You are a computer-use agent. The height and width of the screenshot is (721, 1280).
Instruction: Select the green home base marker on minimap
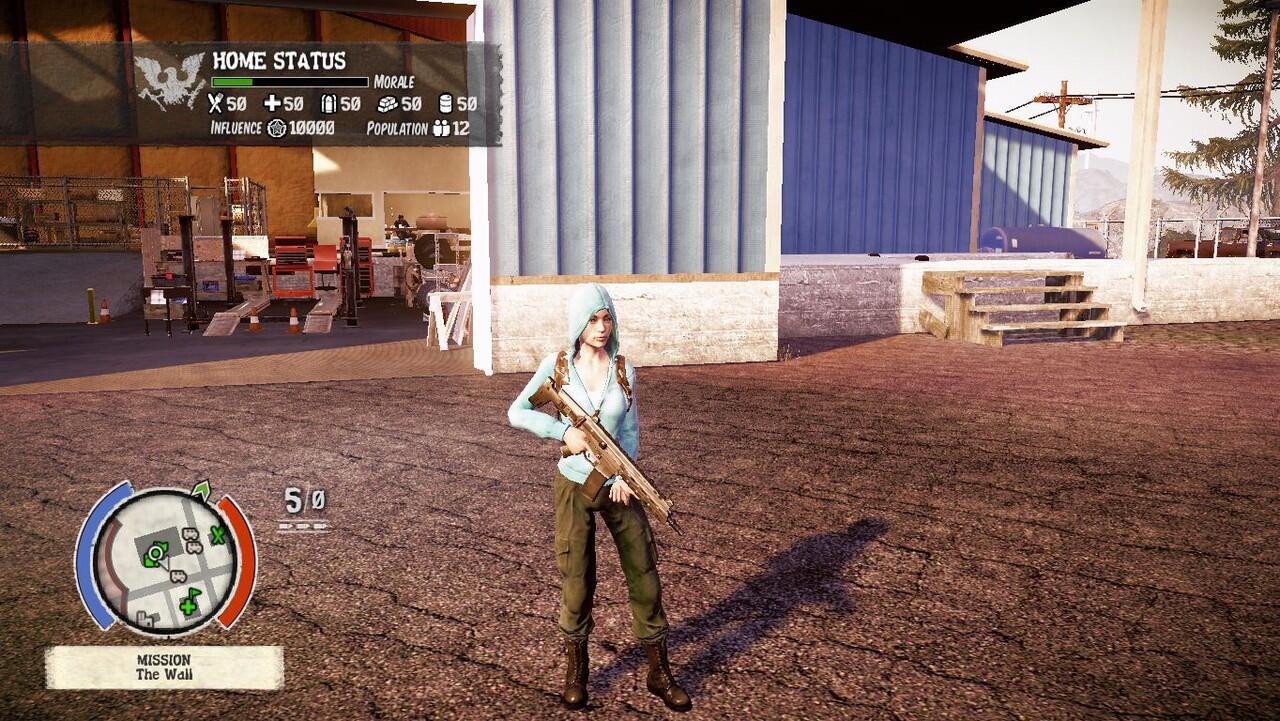point(155,551)
